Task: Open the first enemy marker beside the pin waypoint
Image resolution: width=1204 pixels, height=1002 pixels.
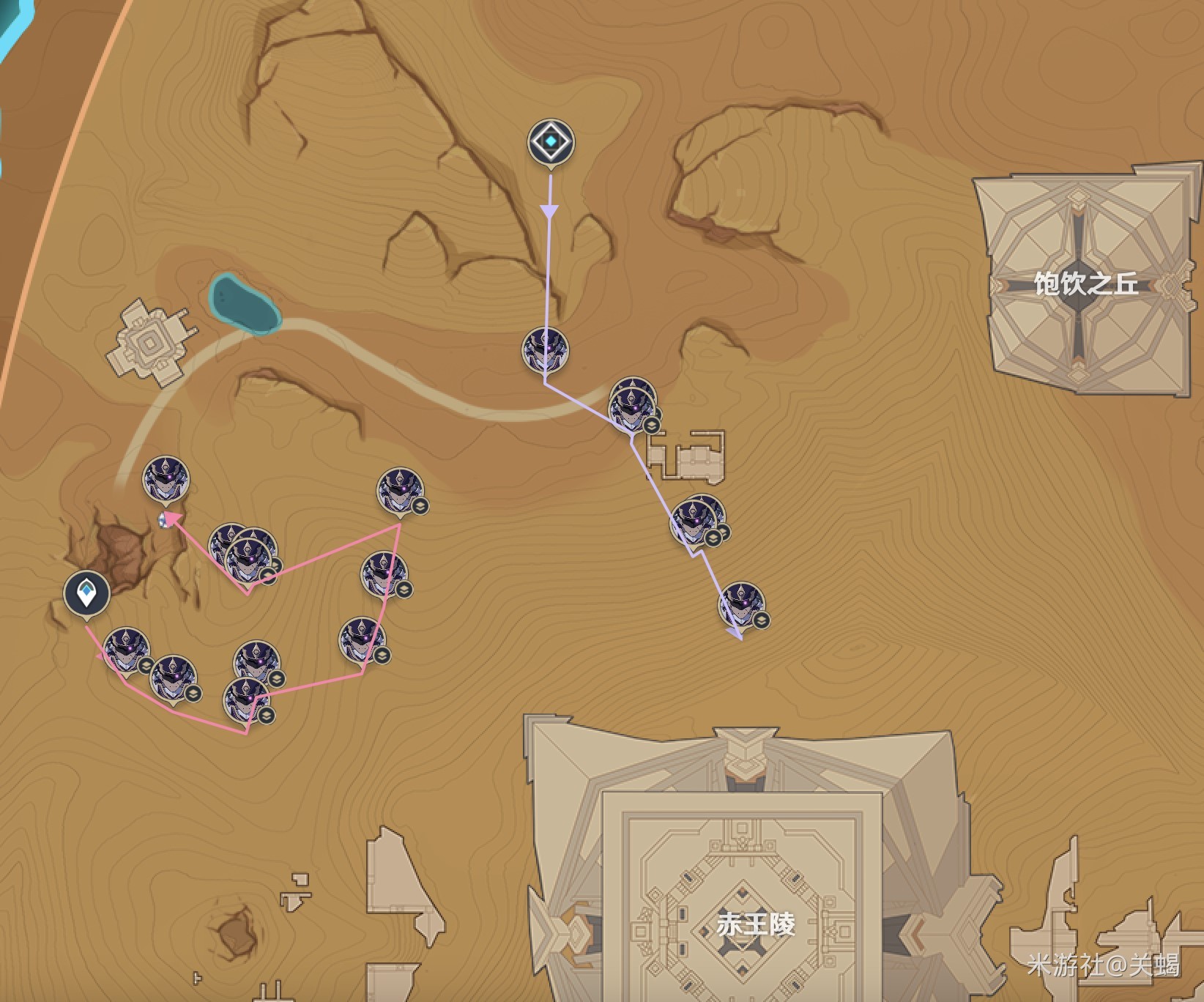Action: pyautogui.click(x=127, y=650)
